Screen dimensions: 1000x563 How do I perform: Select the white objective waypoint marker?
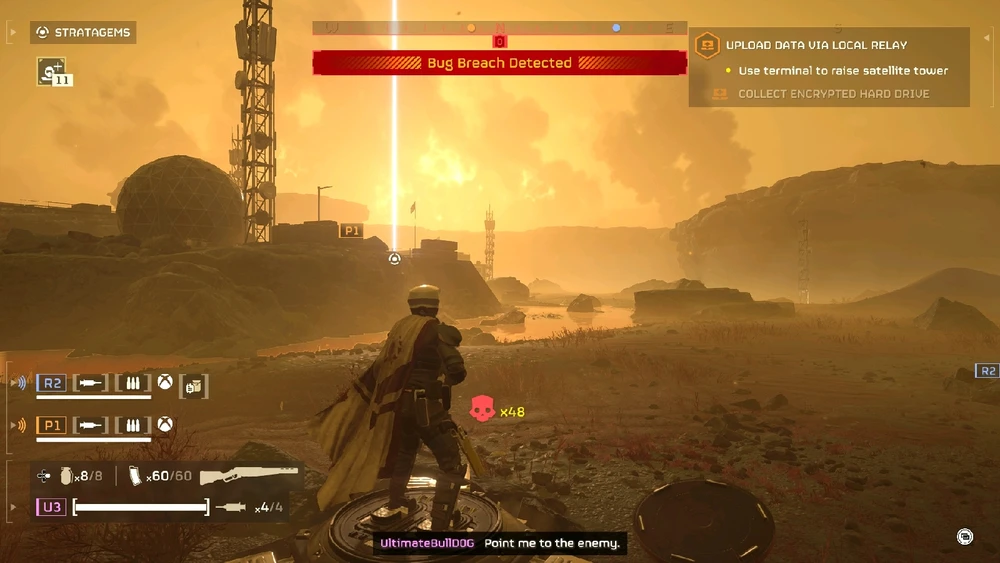(x=395, y=259)
